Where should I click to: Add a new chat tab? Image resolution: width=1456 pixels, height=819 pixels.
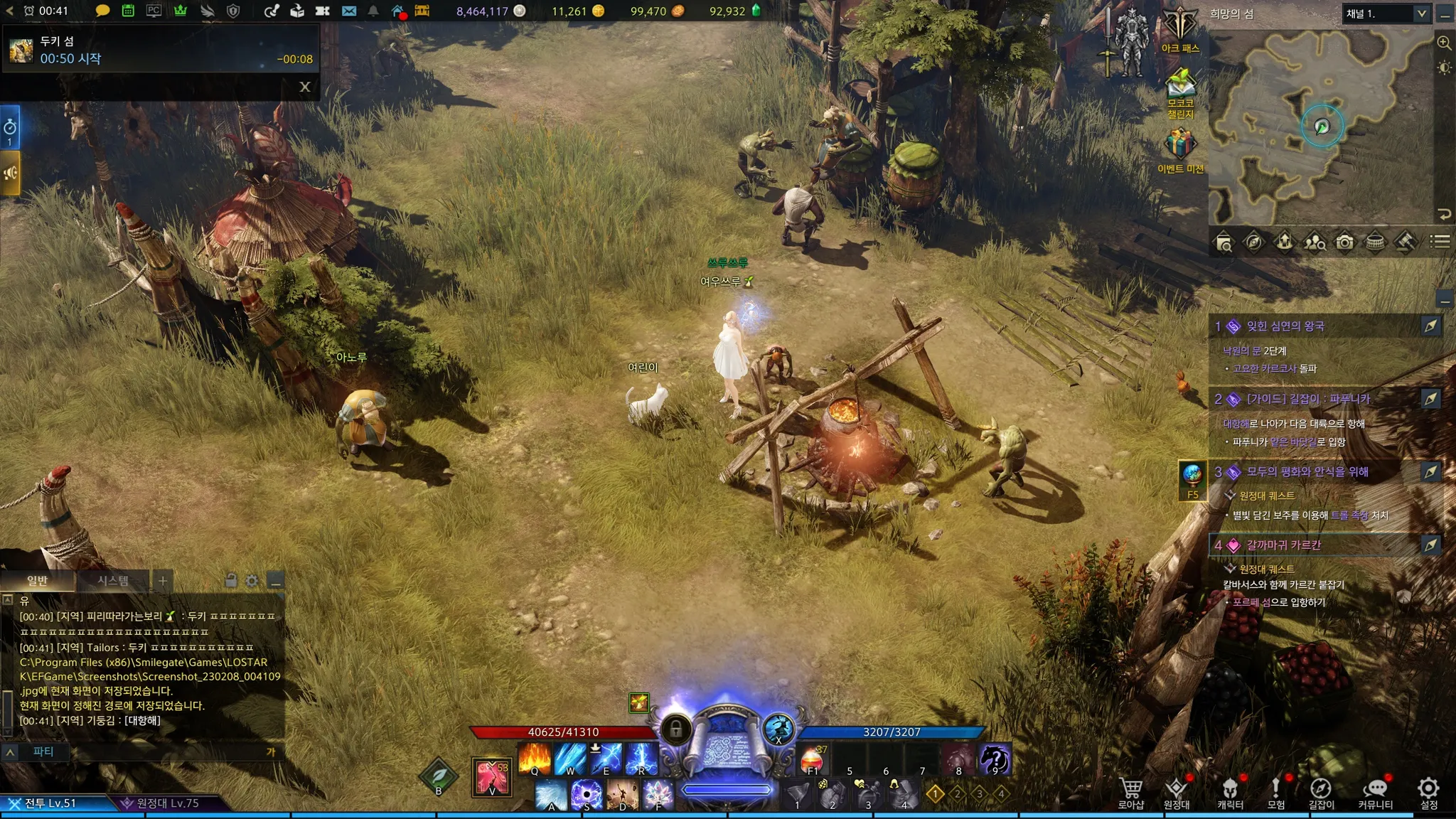tap(163, 581)
